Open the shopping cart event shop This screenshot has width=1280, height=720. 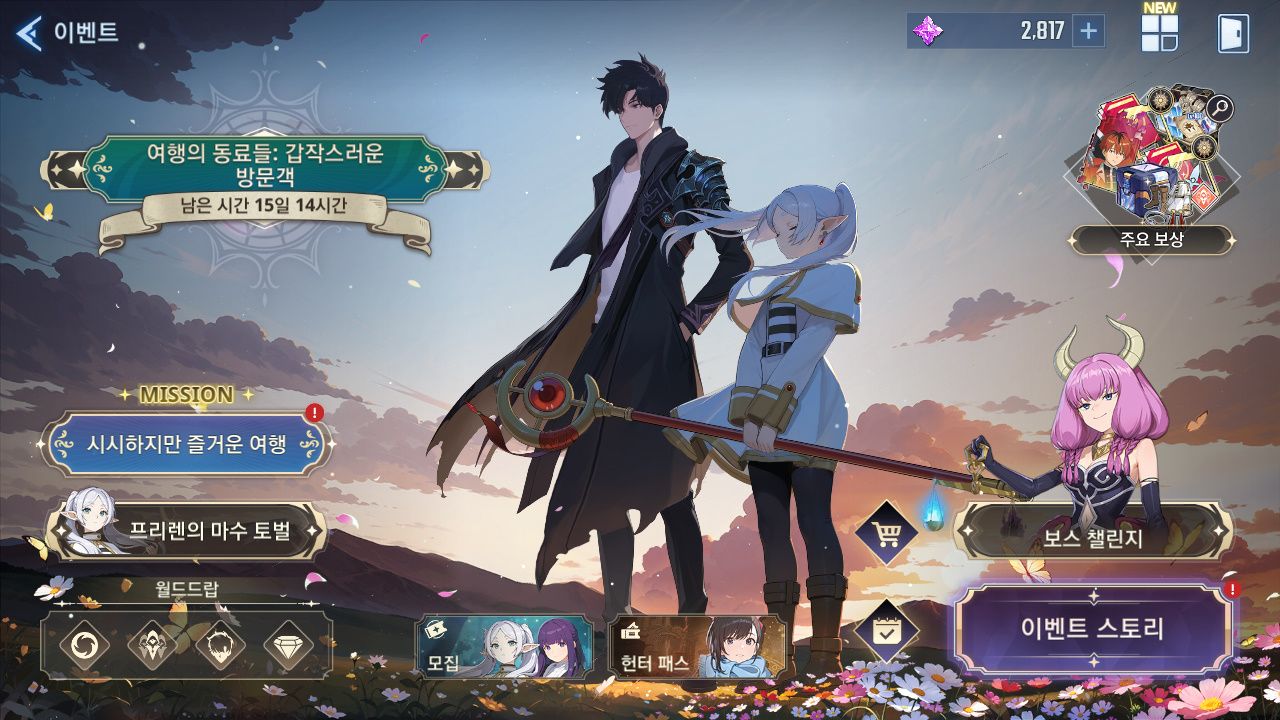885,533
